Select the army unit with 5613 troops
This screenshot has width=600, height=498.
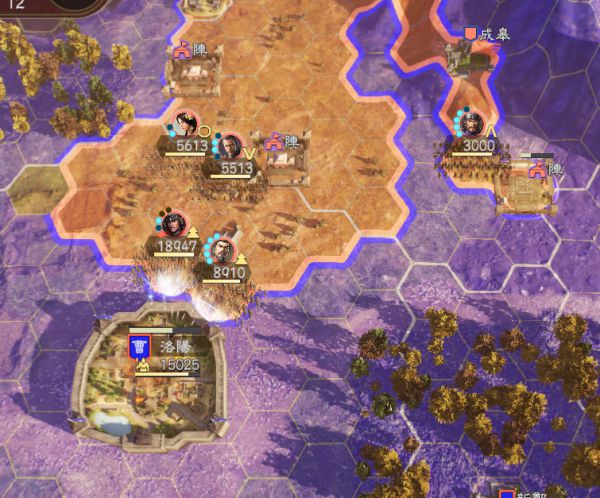pyautogui.click(x=185, y=126)
